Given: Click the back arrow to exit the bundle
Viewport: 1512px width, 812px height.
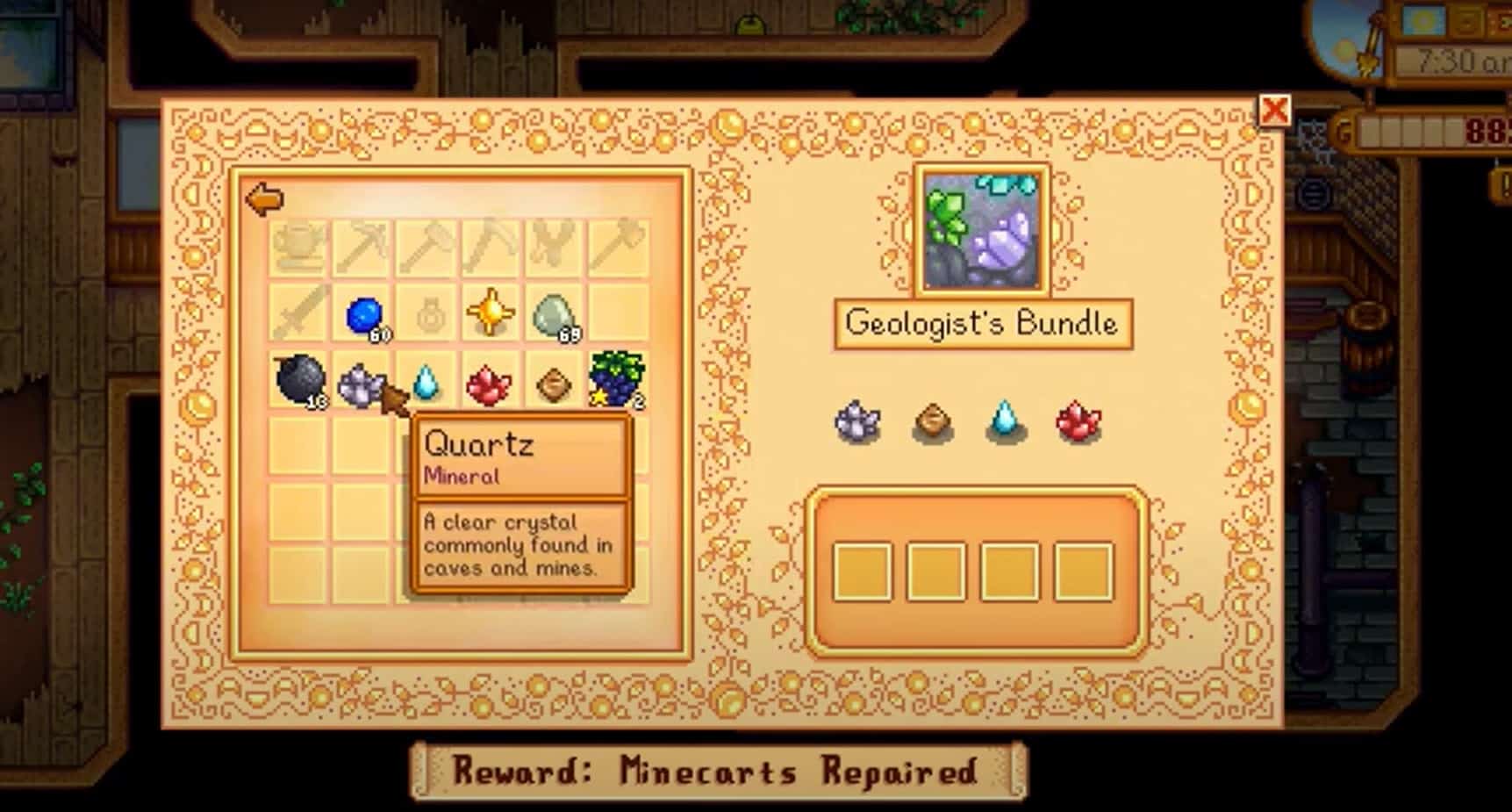Looking at the screenshot, I should pos(263,200).
